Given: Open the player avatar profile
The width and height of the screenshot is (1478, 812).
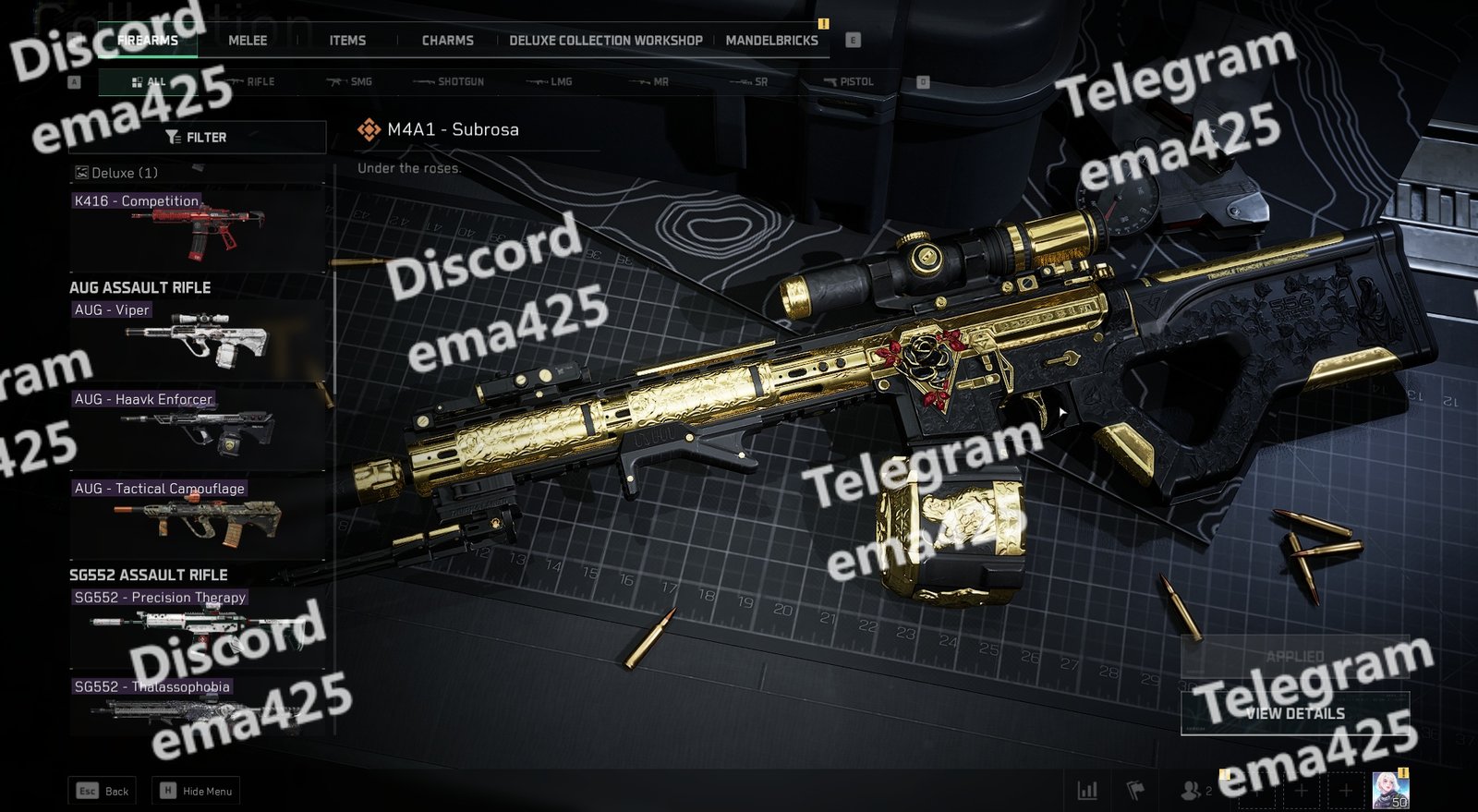Looking at the screenshot, I should [1389, 791].
